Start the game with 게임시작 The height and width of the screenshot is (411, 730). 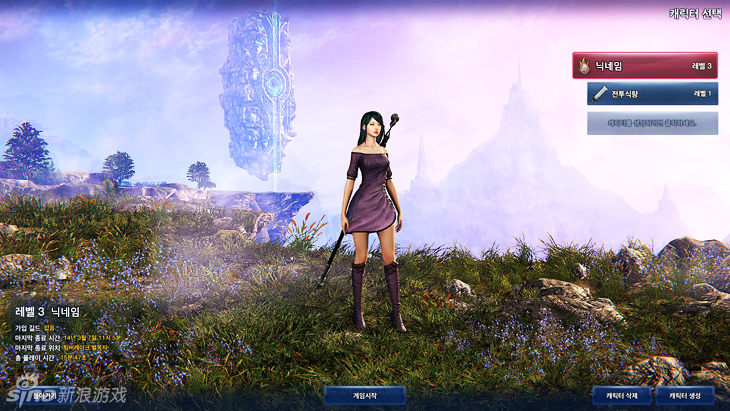click(365, 396)
